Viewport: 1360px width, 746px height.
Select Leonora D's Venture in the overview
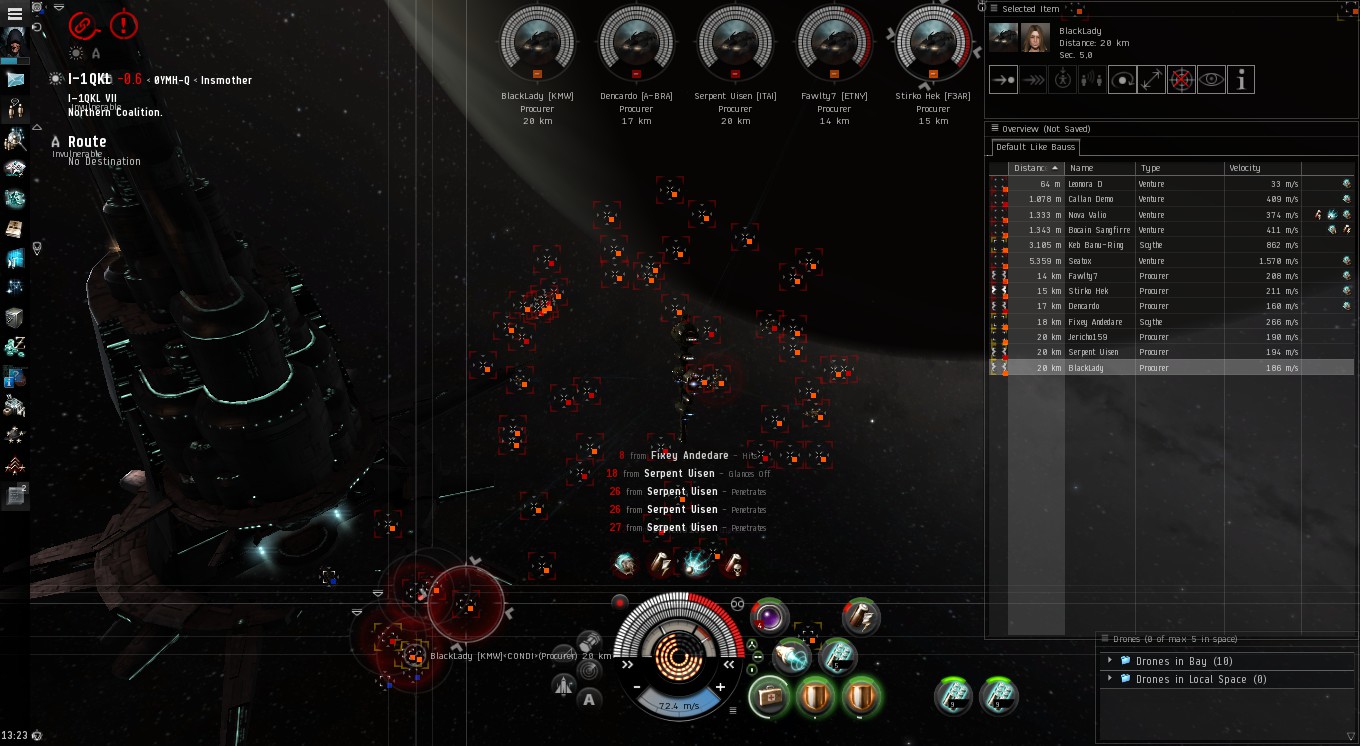point(1085,184)
